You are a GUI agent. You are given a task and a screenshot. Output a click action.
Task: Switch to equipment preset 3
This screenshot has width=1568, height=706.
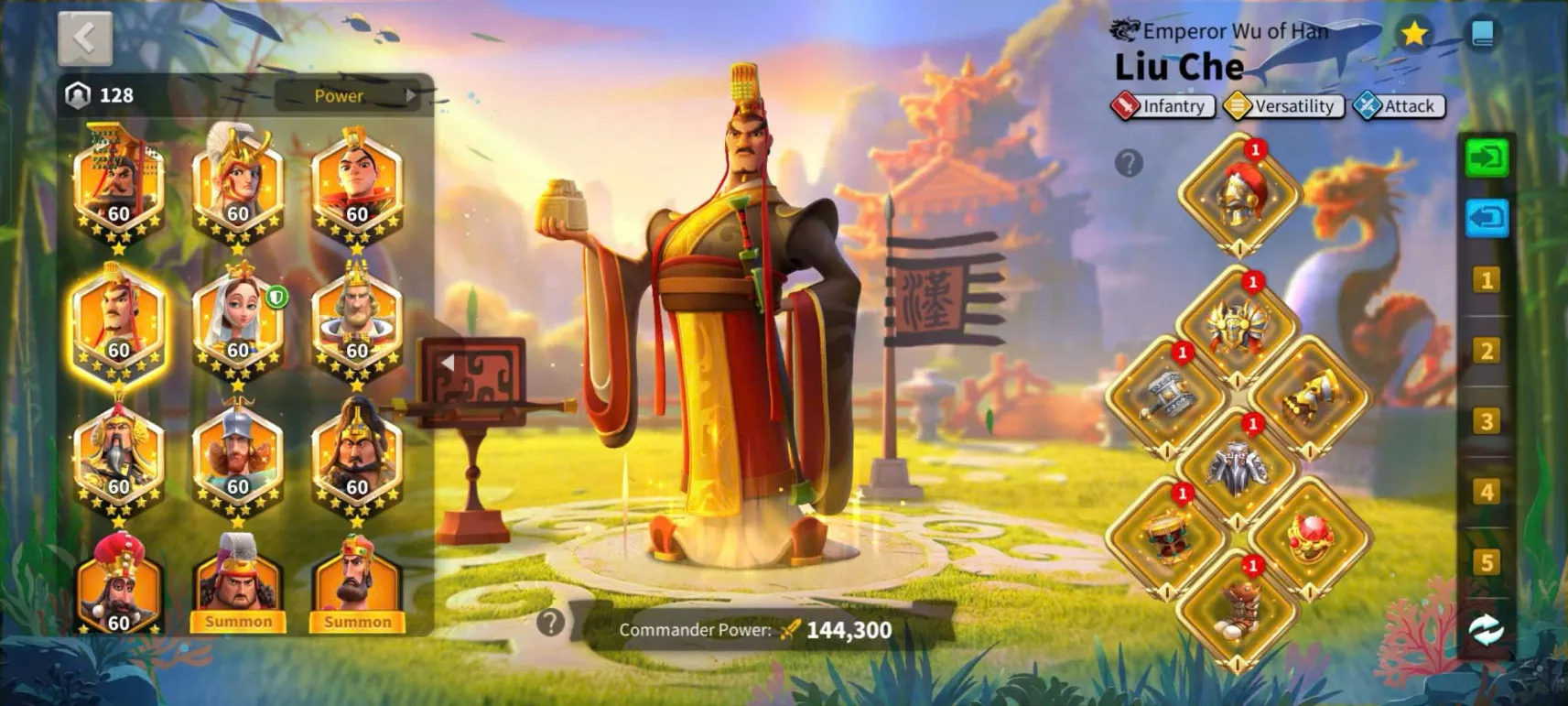coord(1487,421)
